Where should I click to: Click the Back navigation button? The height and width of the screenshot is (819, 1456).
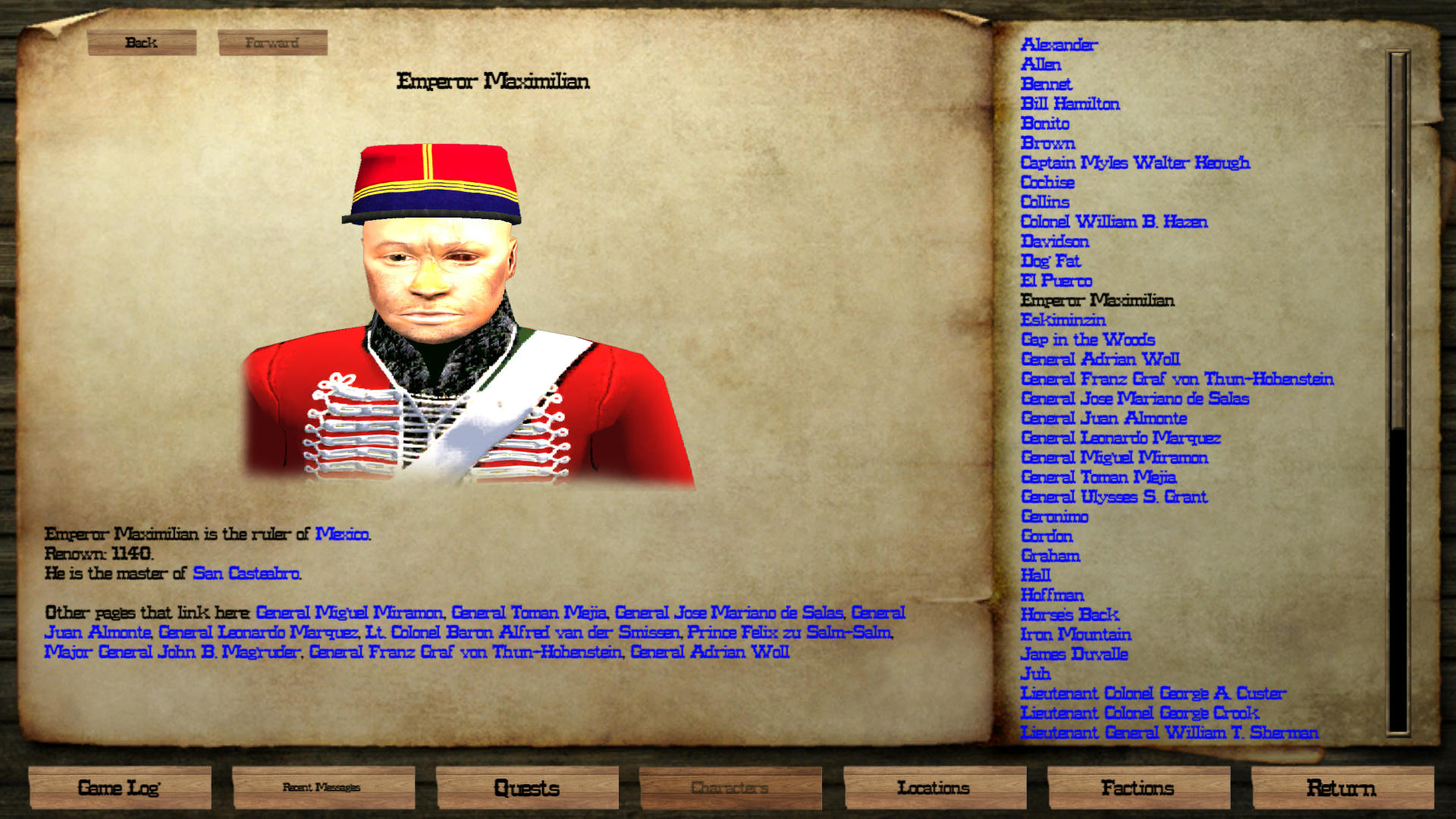pos(142,43)
